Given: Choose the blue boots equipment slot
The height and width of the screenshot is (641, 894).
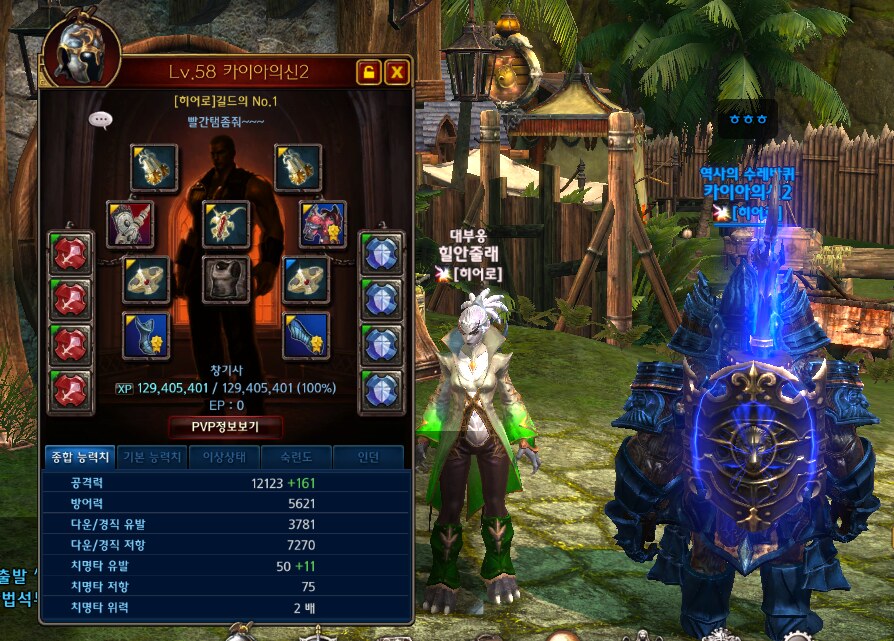Looking at the screenshot, I should tap(146, 336).
